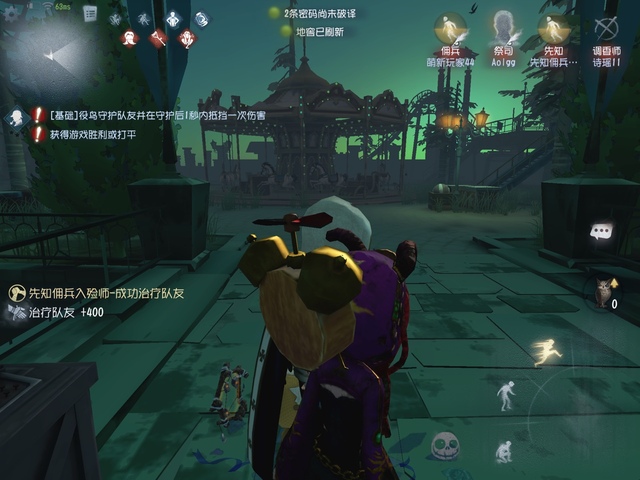Select the Perfumer teammate status icon
Screen dimensions: 640x480
605,28
